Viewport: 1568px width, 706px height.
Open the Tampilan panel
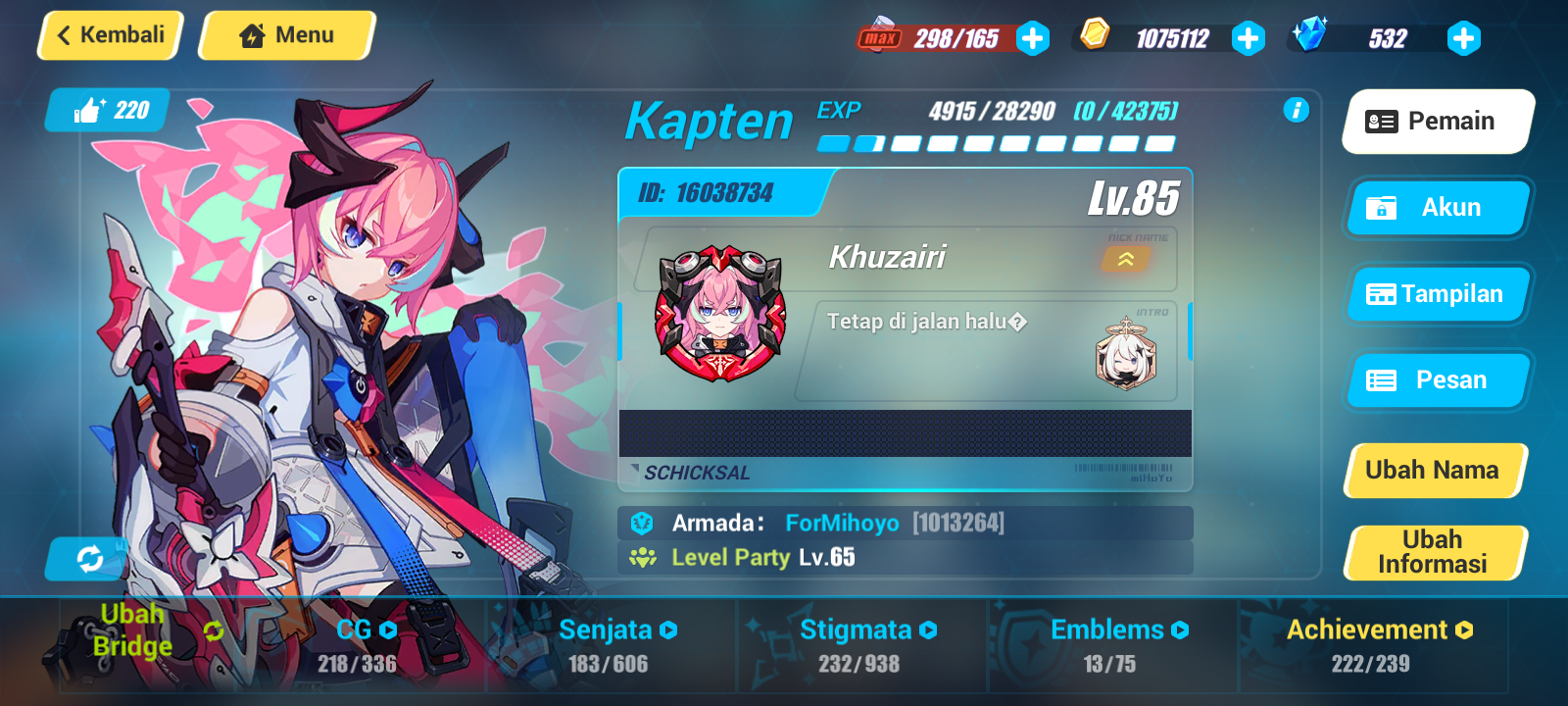click(1437, 293)
